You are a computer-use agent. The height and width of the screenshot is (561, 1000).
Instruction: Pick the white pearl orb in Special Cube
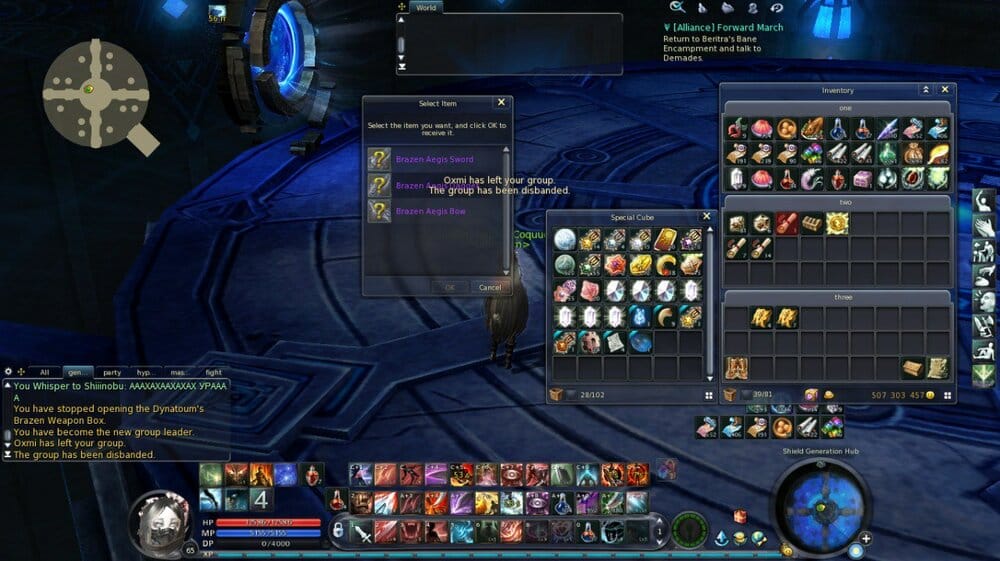(x=565, y=240)
